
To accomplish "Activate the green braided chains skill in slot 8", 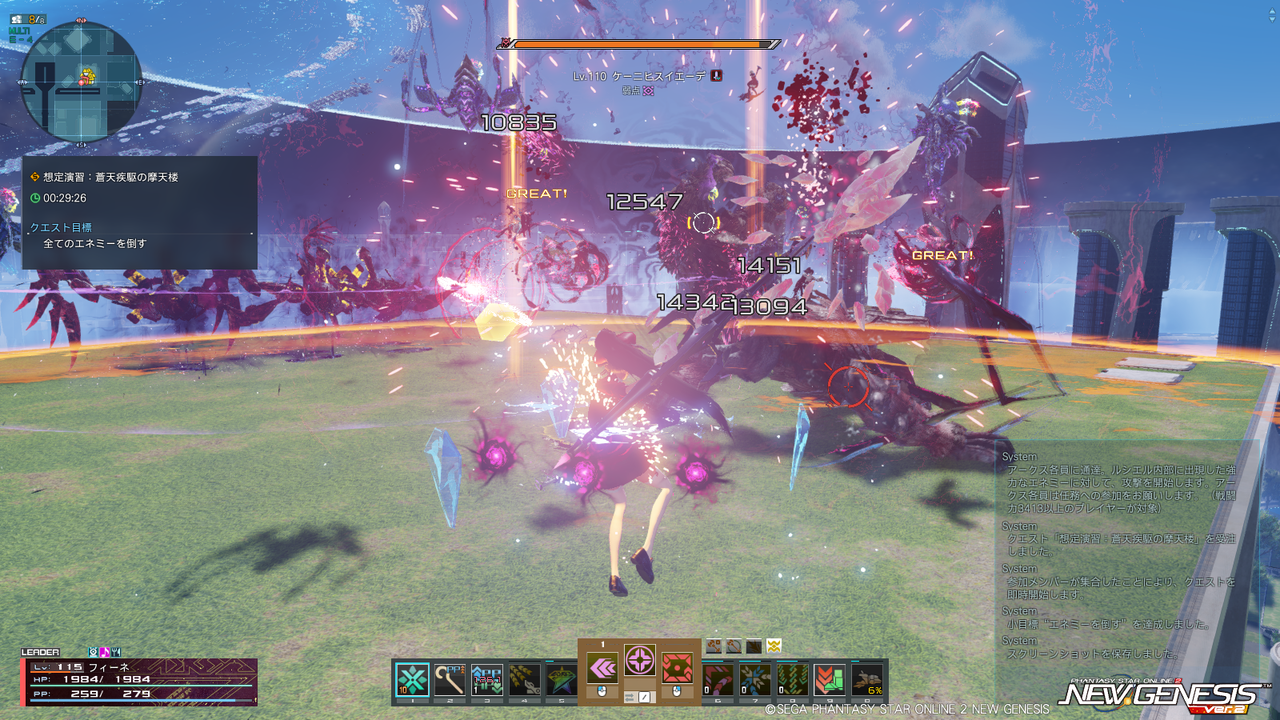I will point(792,679).
